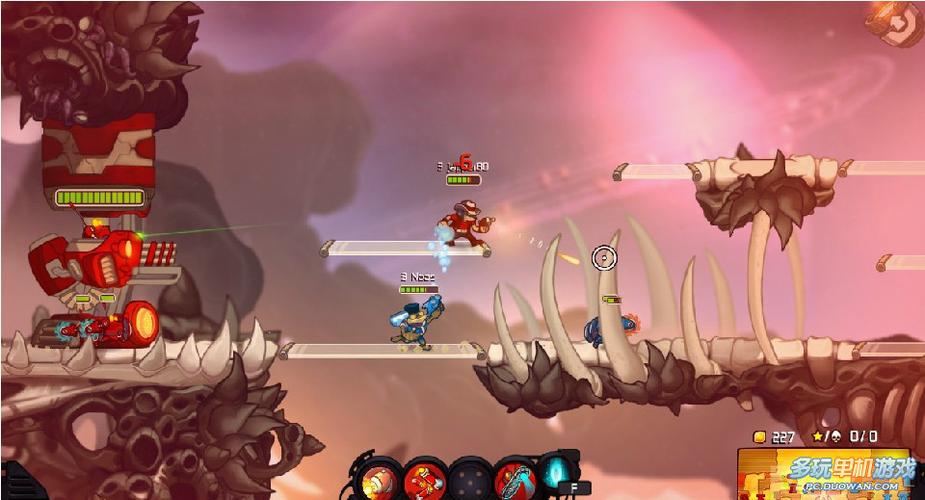
Task: Use the chain lasso ability icon
Action: click(514, 479)
